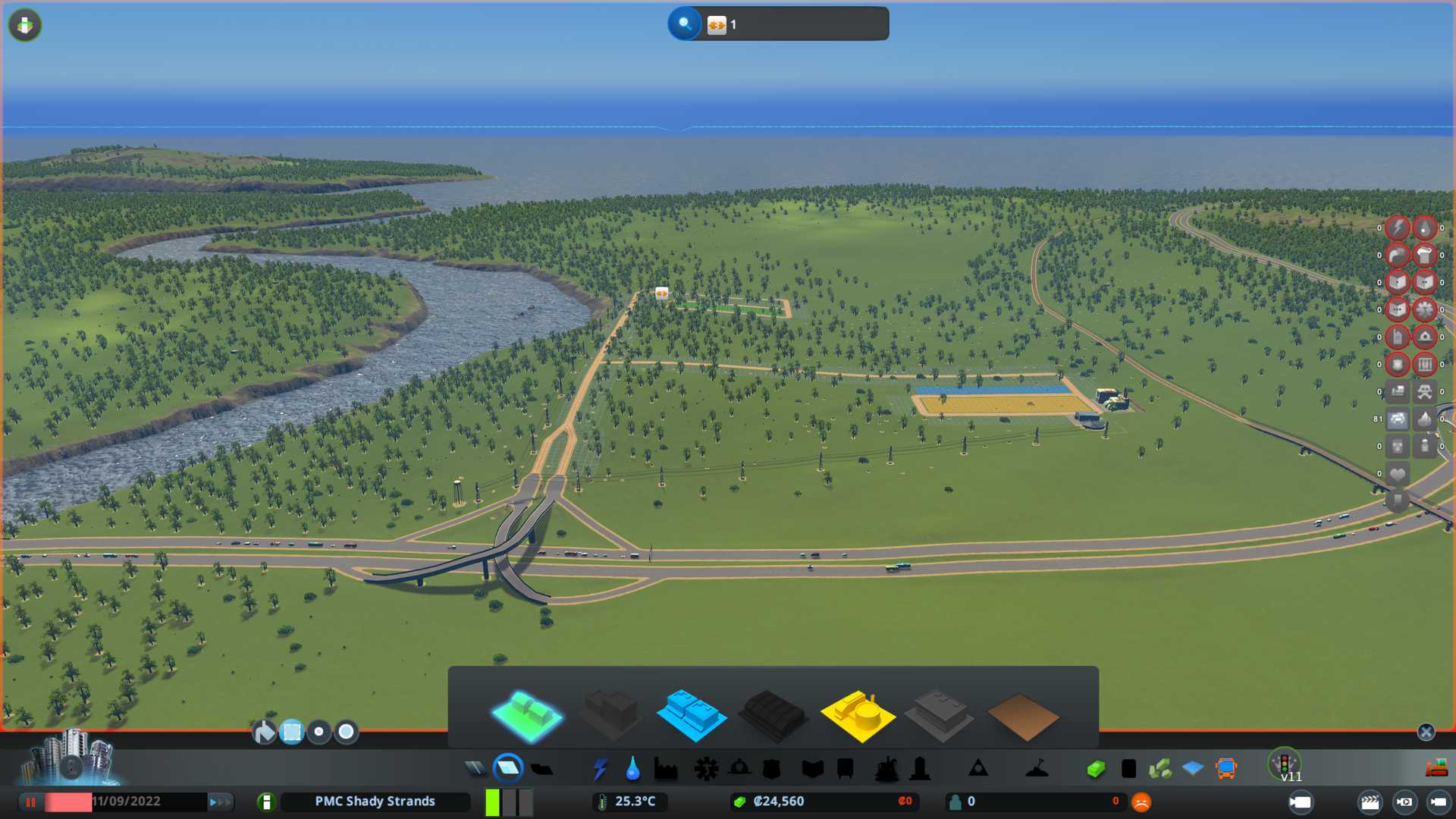Select the green residential zoning type
The width and height of the screenshot is (1456, 819).
(x=527, y=714)
